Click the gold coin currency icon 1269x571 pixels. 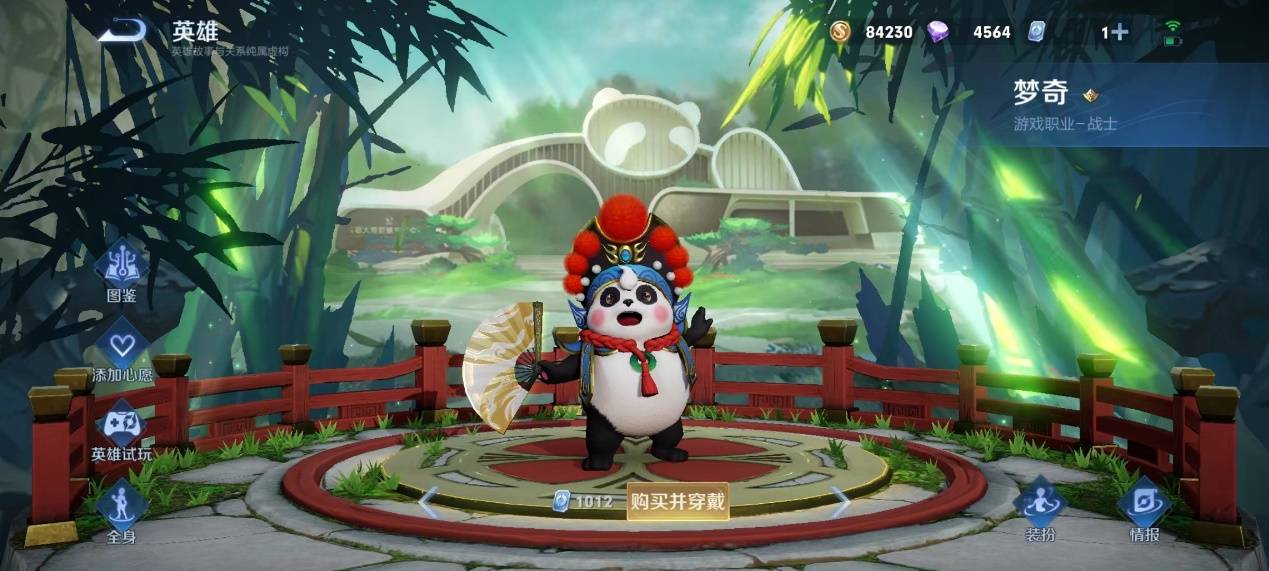point(840,32)
